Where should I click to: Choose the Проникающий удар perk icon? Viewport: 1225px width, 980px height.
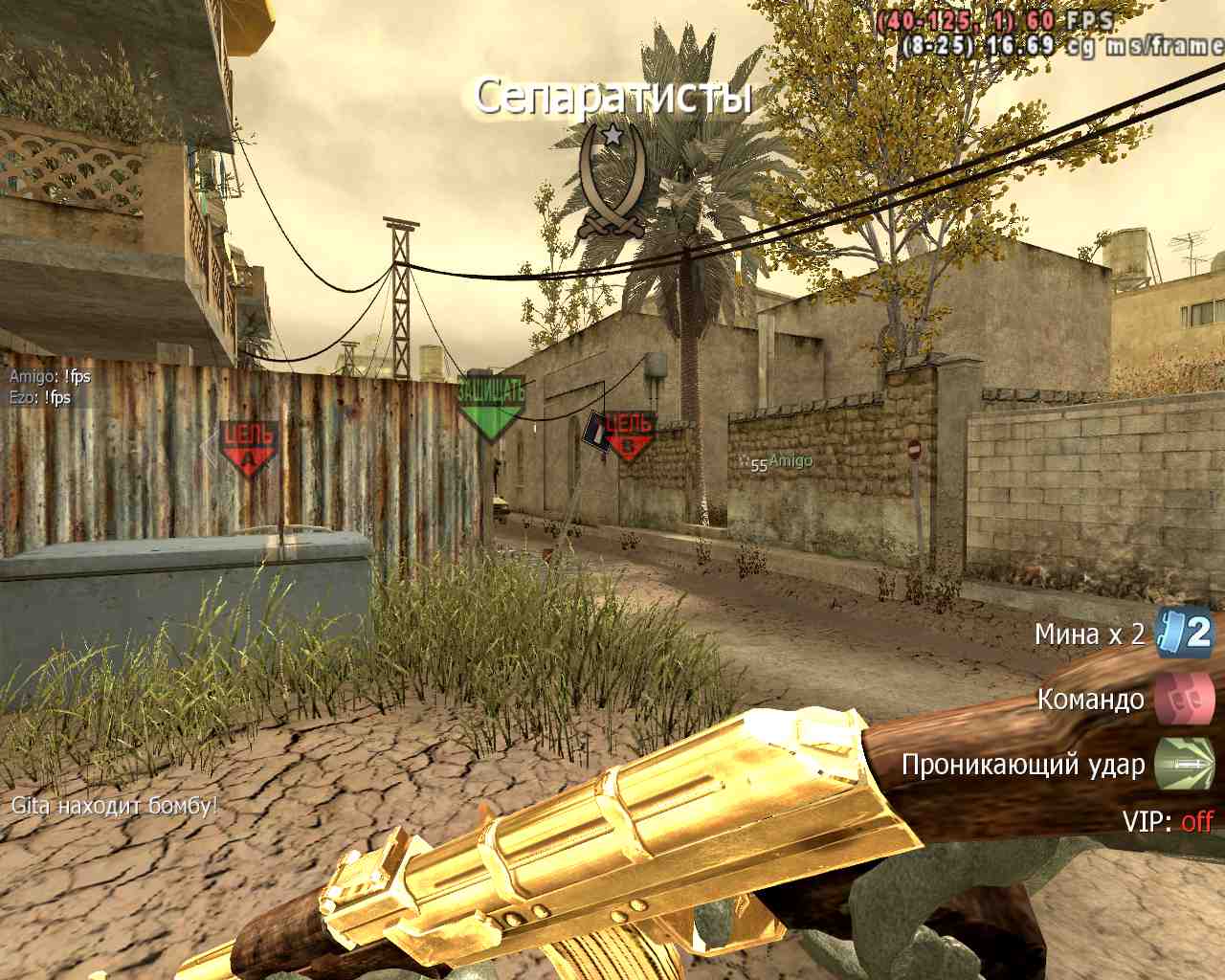(x=1184, y=764)
